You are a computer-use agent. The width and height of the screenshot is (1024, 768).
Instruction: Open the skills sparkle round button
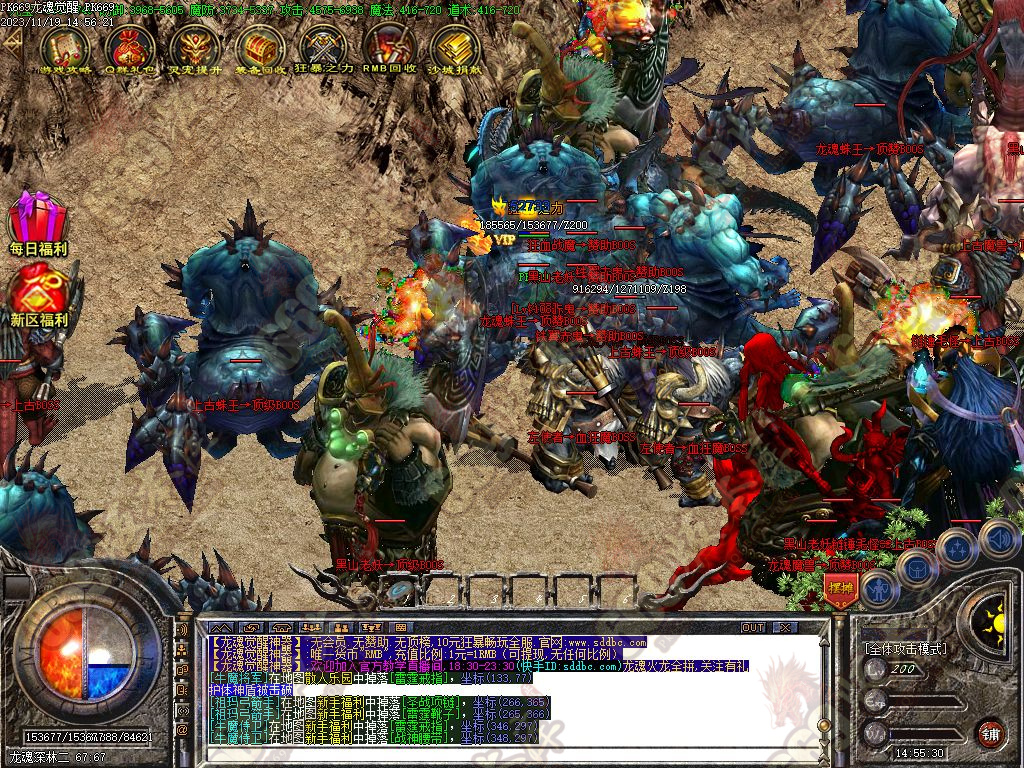click(957, 548)
